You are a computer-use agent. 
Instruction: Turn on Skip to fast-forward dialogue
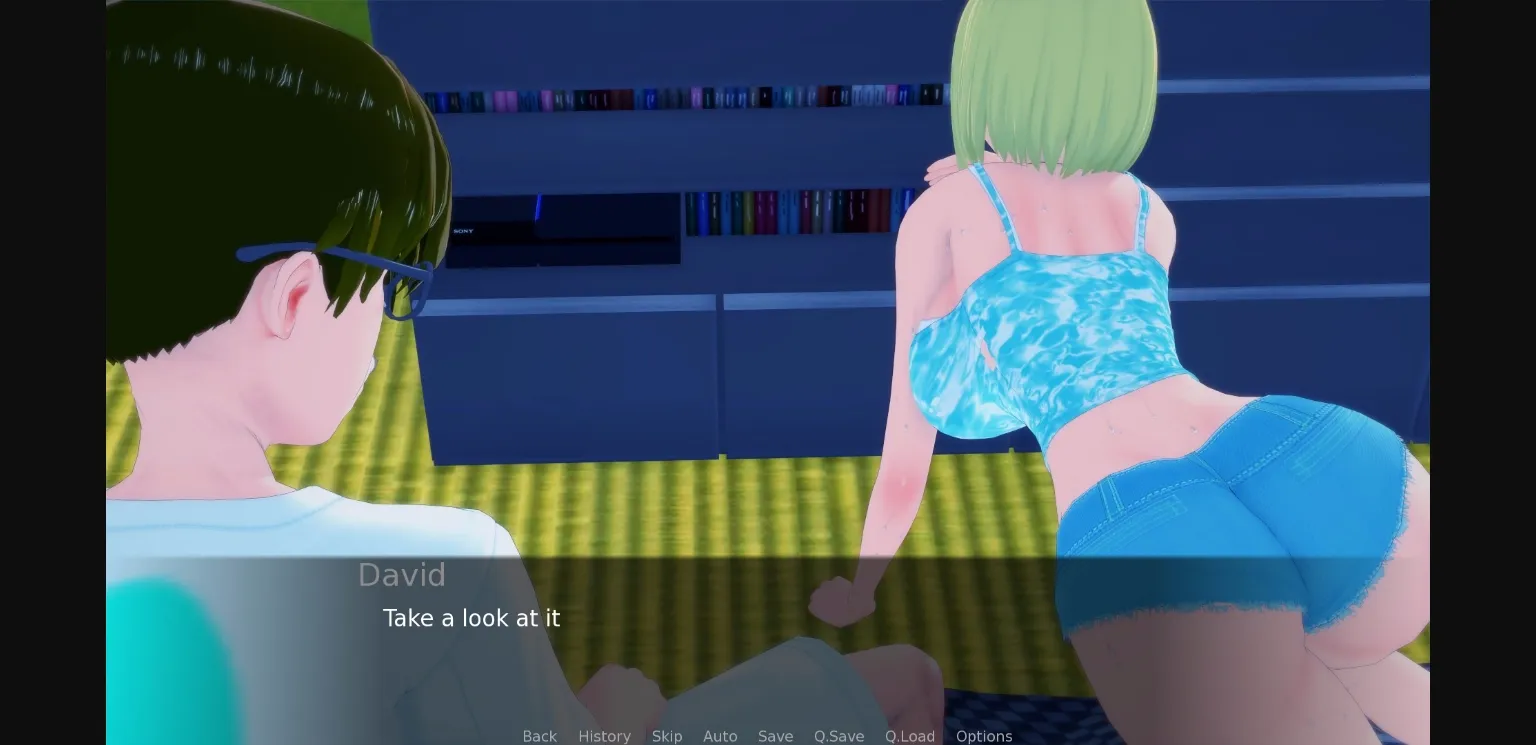click(x=667, y=736)
